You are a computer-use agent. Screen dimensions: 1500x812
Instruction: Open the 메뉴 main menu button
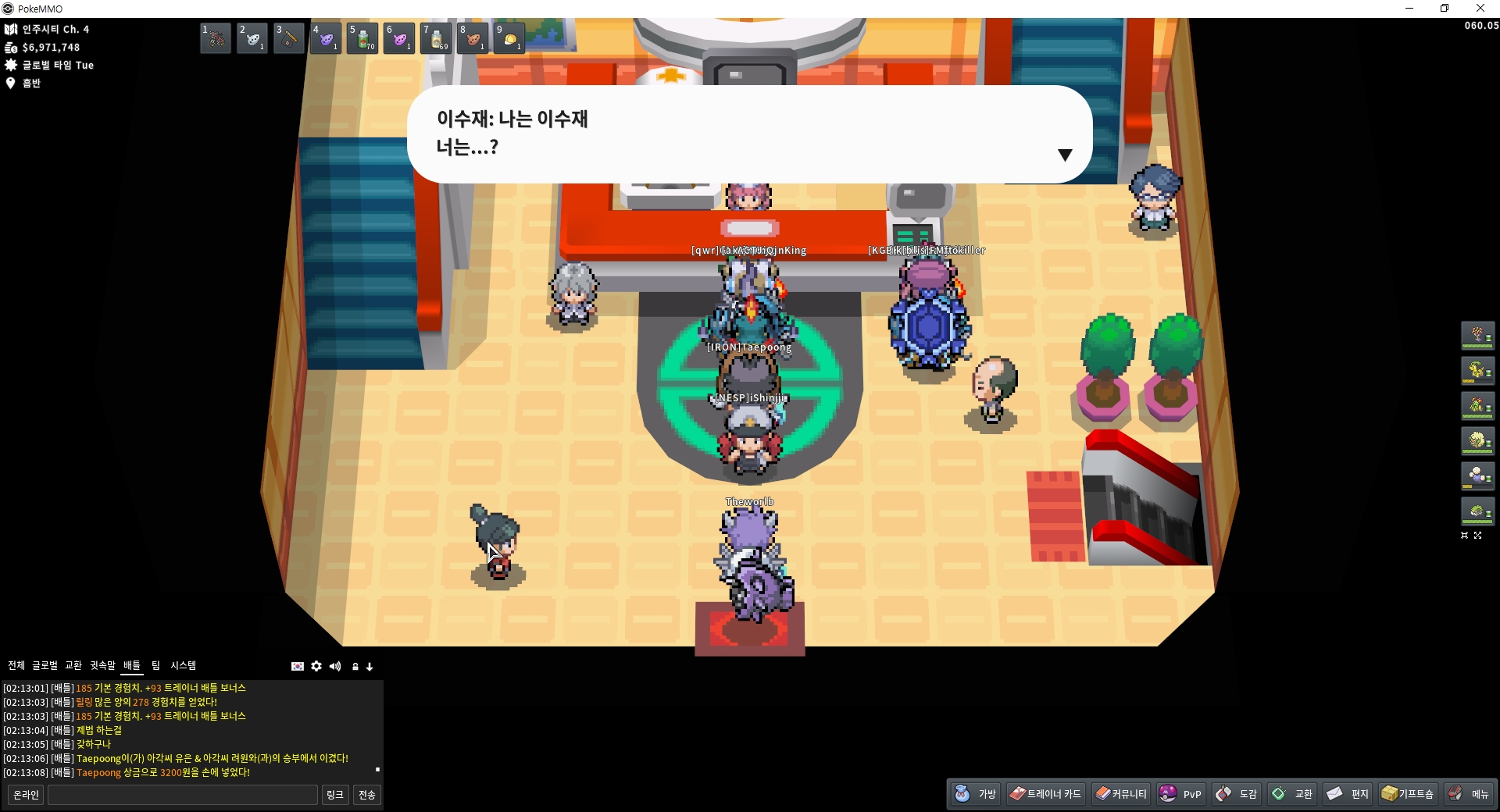(x=1469, y=794)
